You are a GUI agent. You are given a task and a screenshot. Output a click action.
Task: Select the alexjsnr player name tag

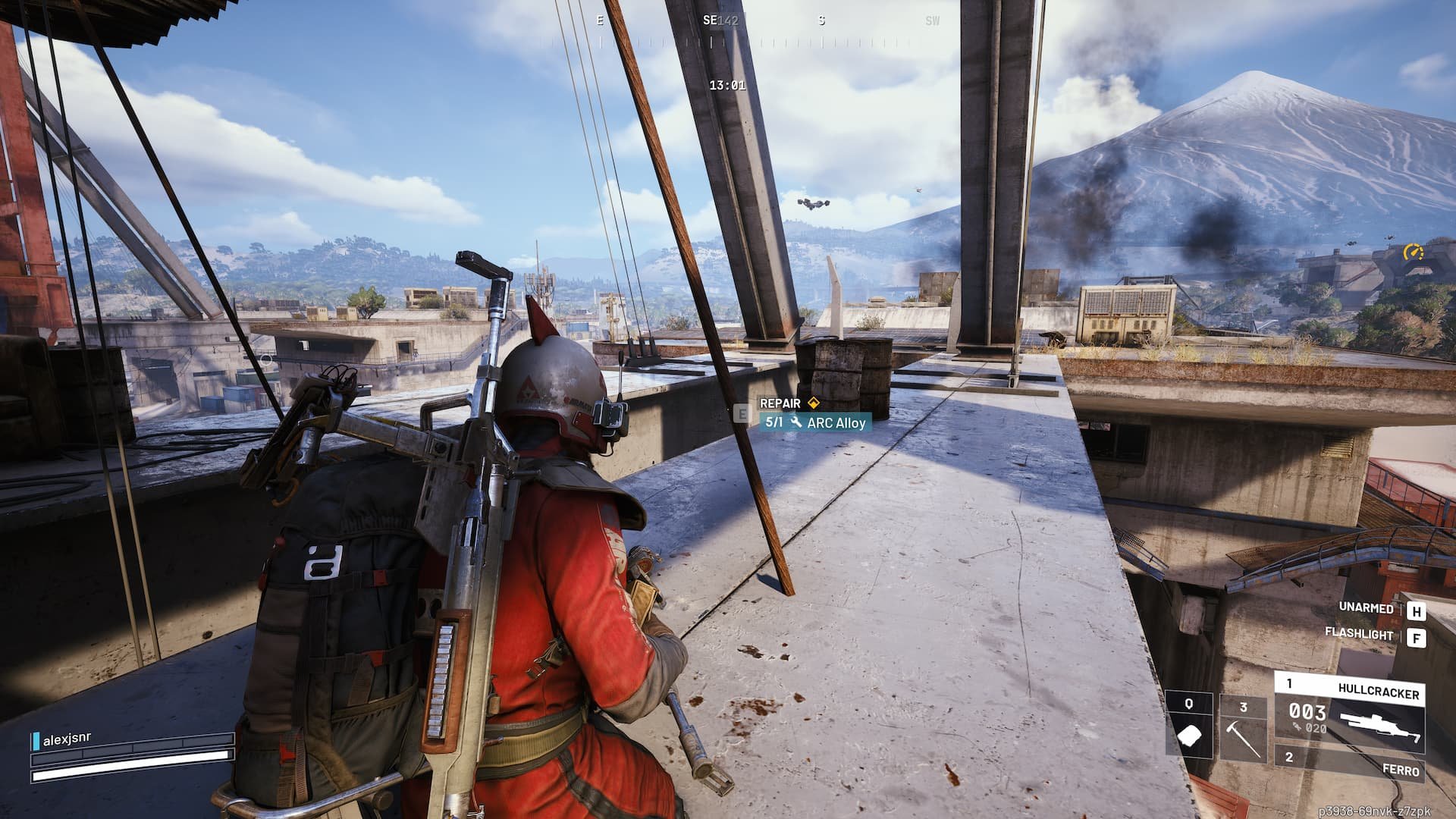point(67,740)
